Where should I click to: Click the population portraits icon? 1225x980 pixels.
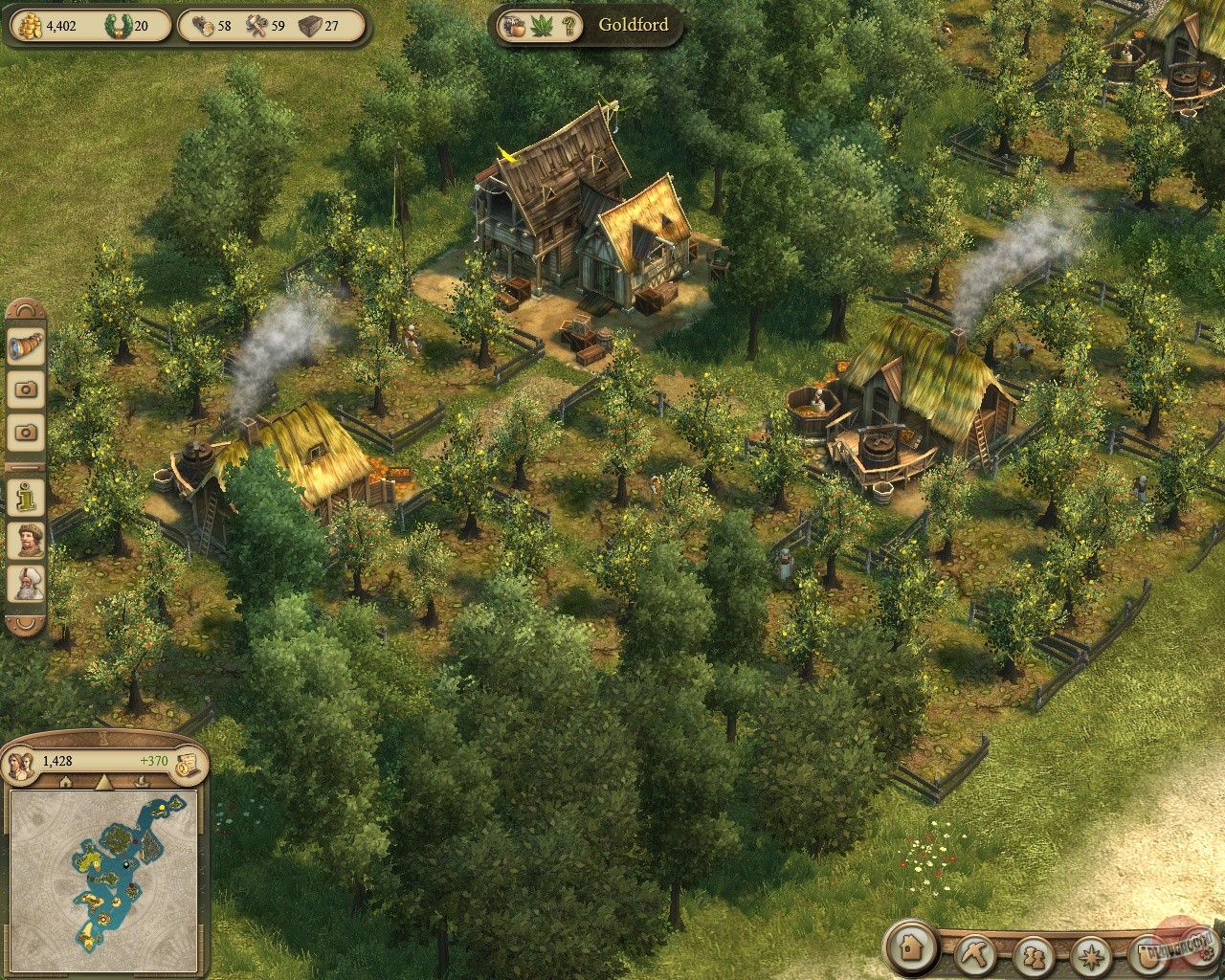pyautogui.click(x=21, y=762)
